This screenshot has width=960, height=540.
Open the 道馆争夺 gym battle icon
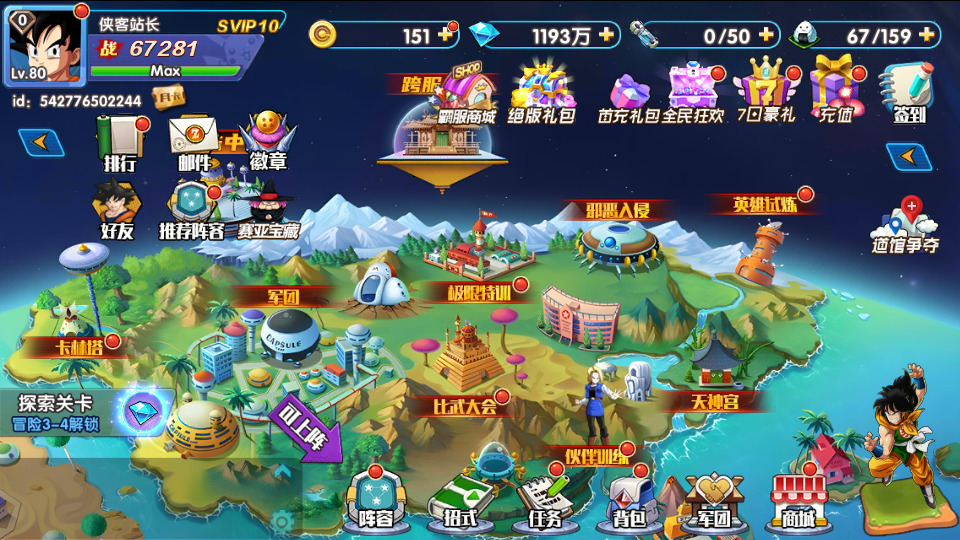906,226
